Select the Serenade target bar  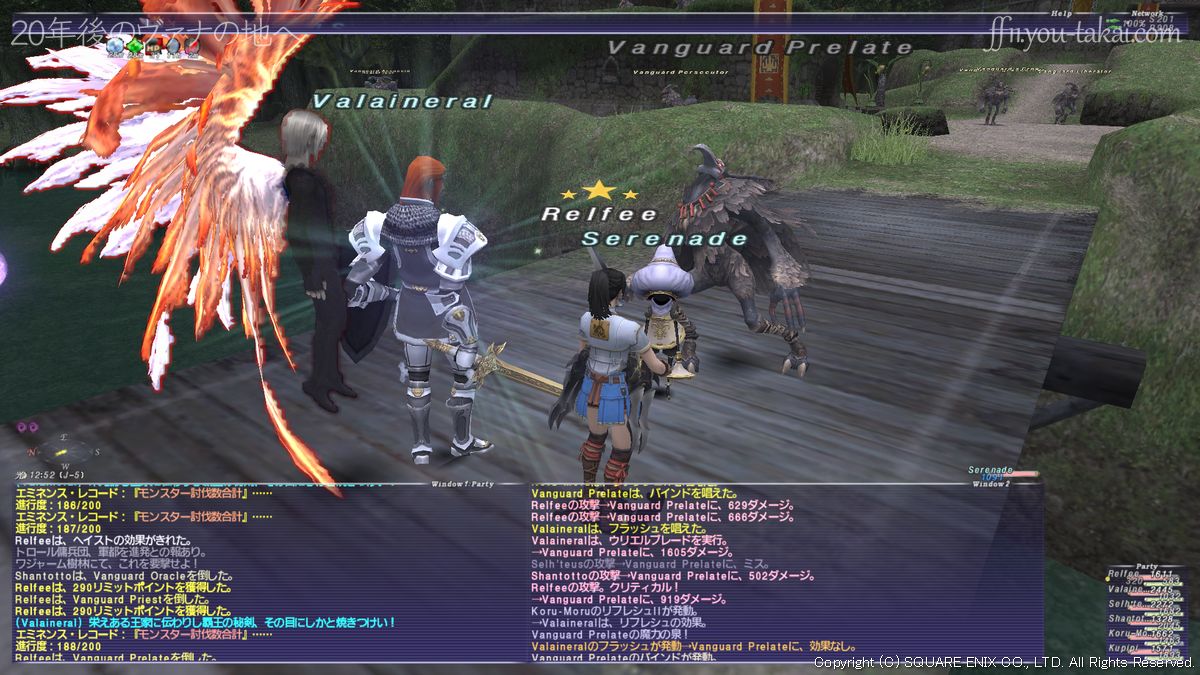click(x=1000, y=472)
